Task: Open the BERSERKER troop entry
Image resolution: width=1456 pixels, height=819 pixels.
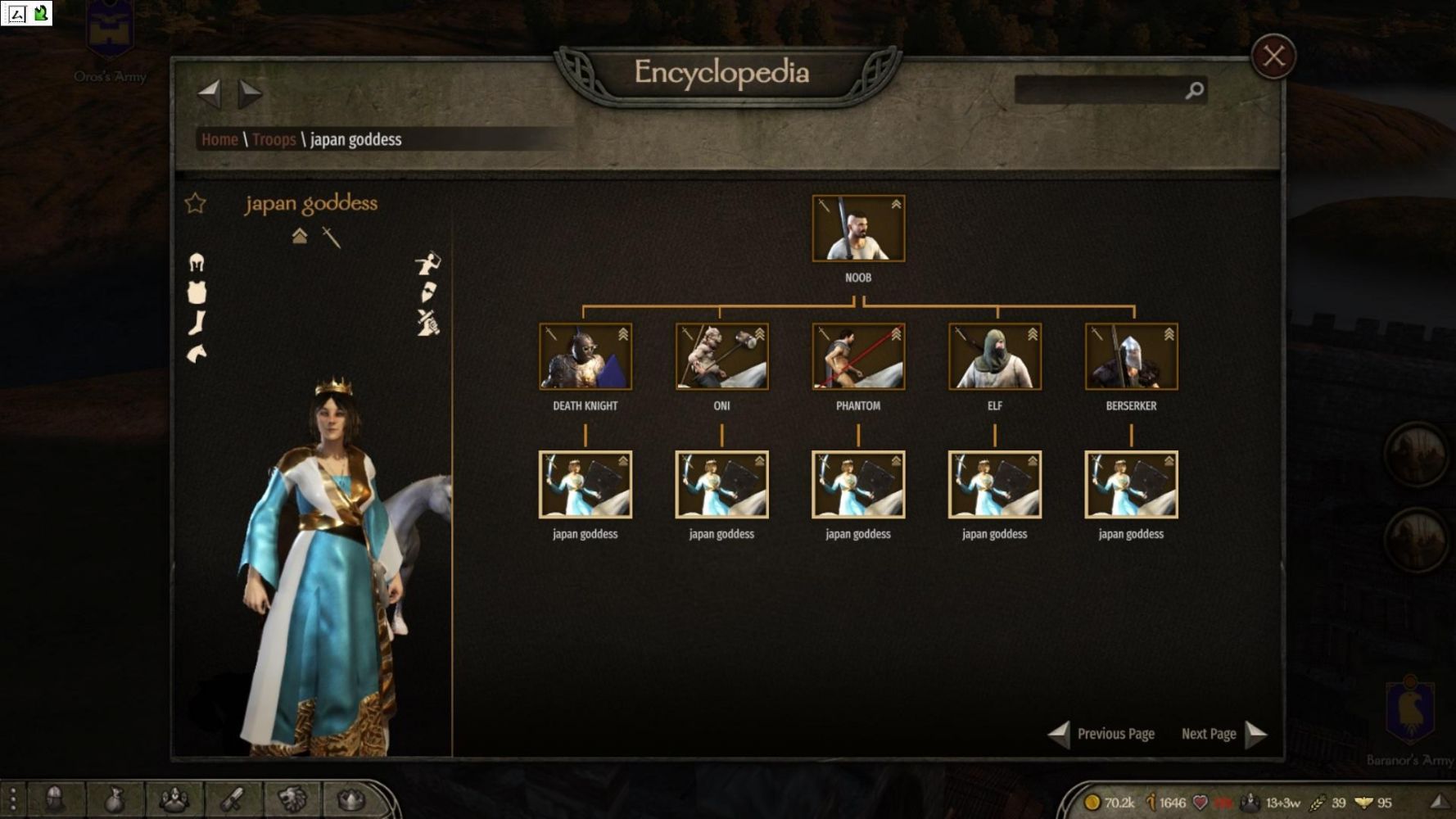Action: (x=1131, y=356)
